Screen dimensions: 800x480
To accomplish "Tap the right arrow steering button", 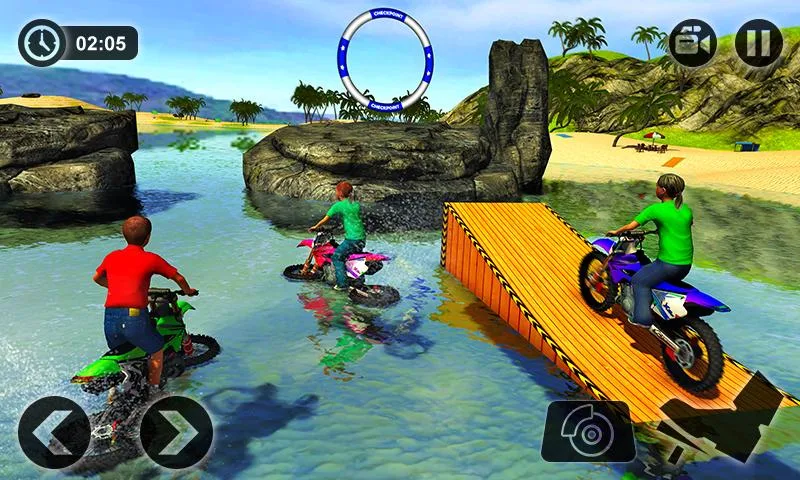I will coord(176,432).
